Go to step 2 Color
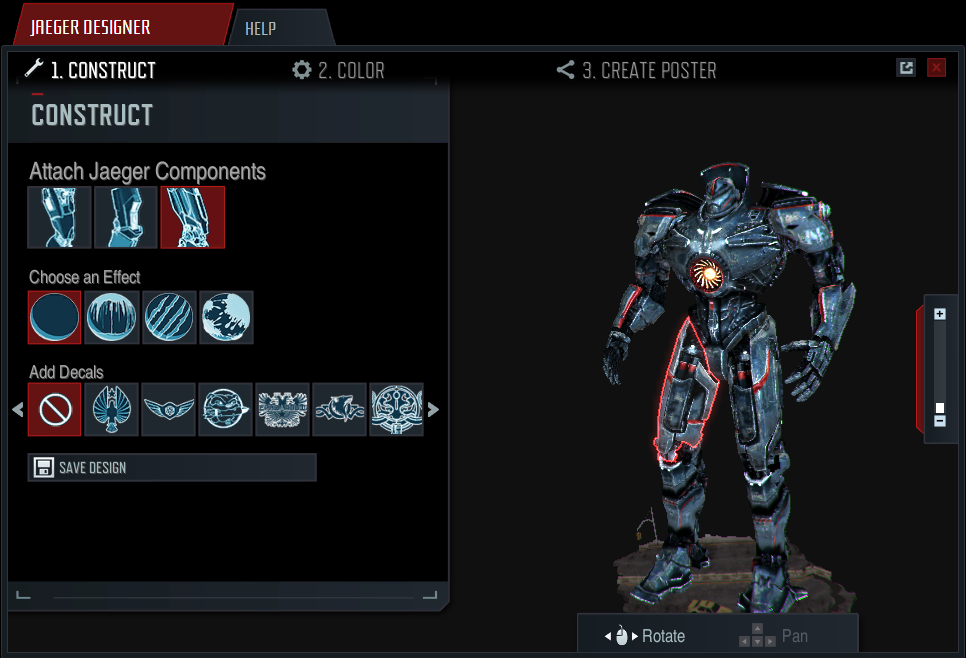This screenshot has height=658, width=966. point(339,70)
